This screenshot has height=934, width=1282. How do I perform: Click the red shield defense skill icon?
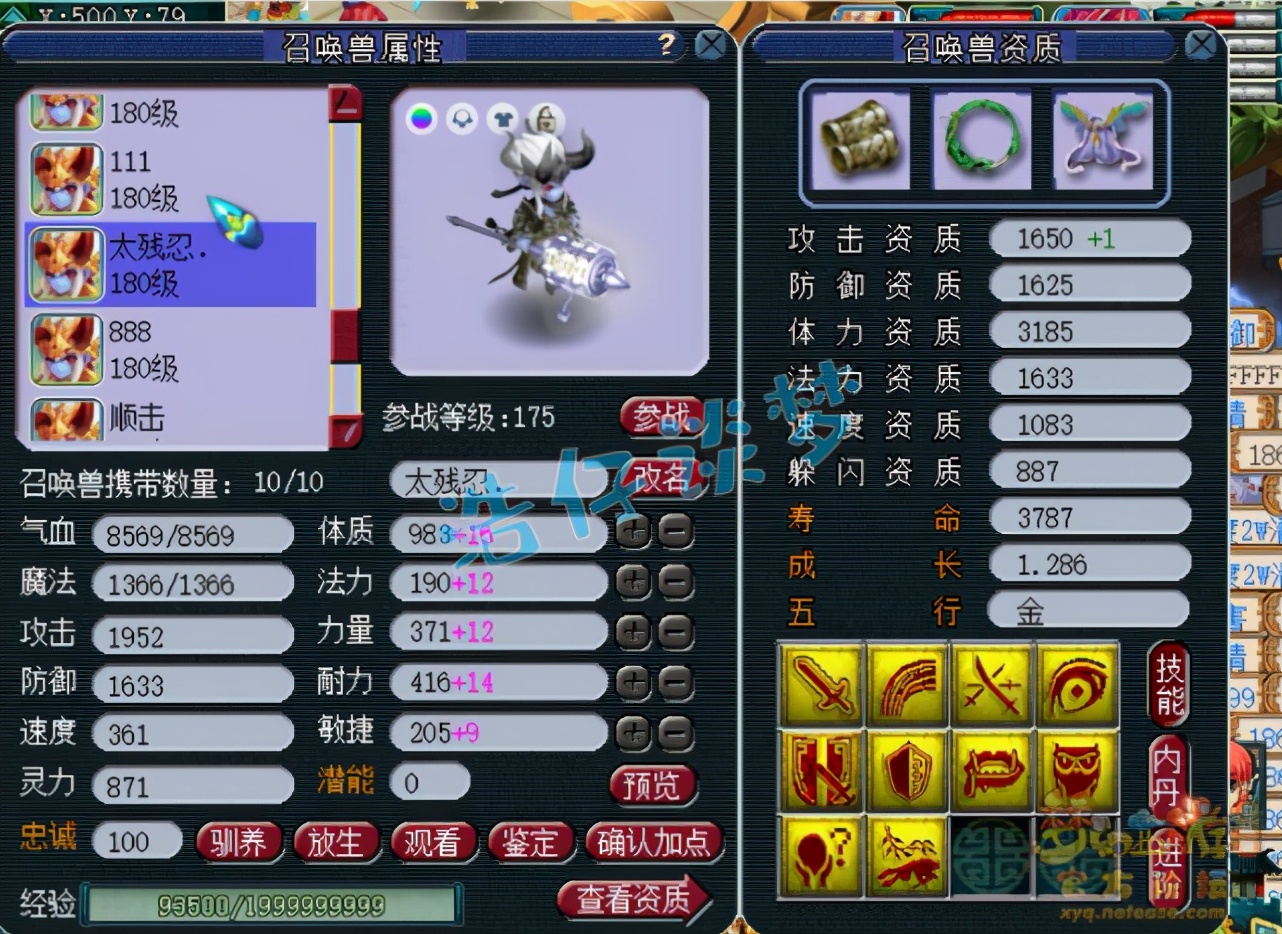pyautogui.click(x=908, y=770)
